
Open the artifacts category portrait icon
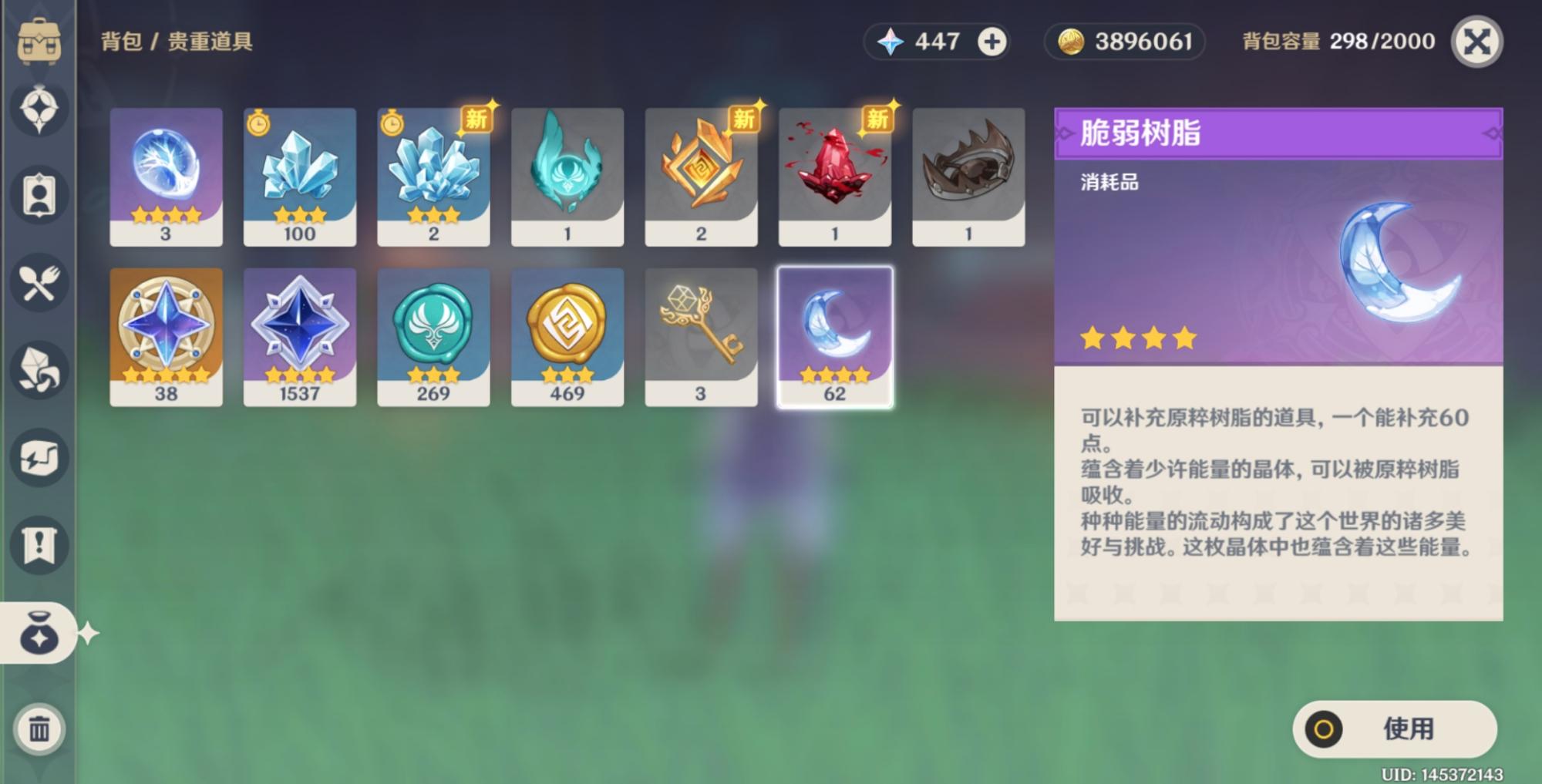point(40,193)
